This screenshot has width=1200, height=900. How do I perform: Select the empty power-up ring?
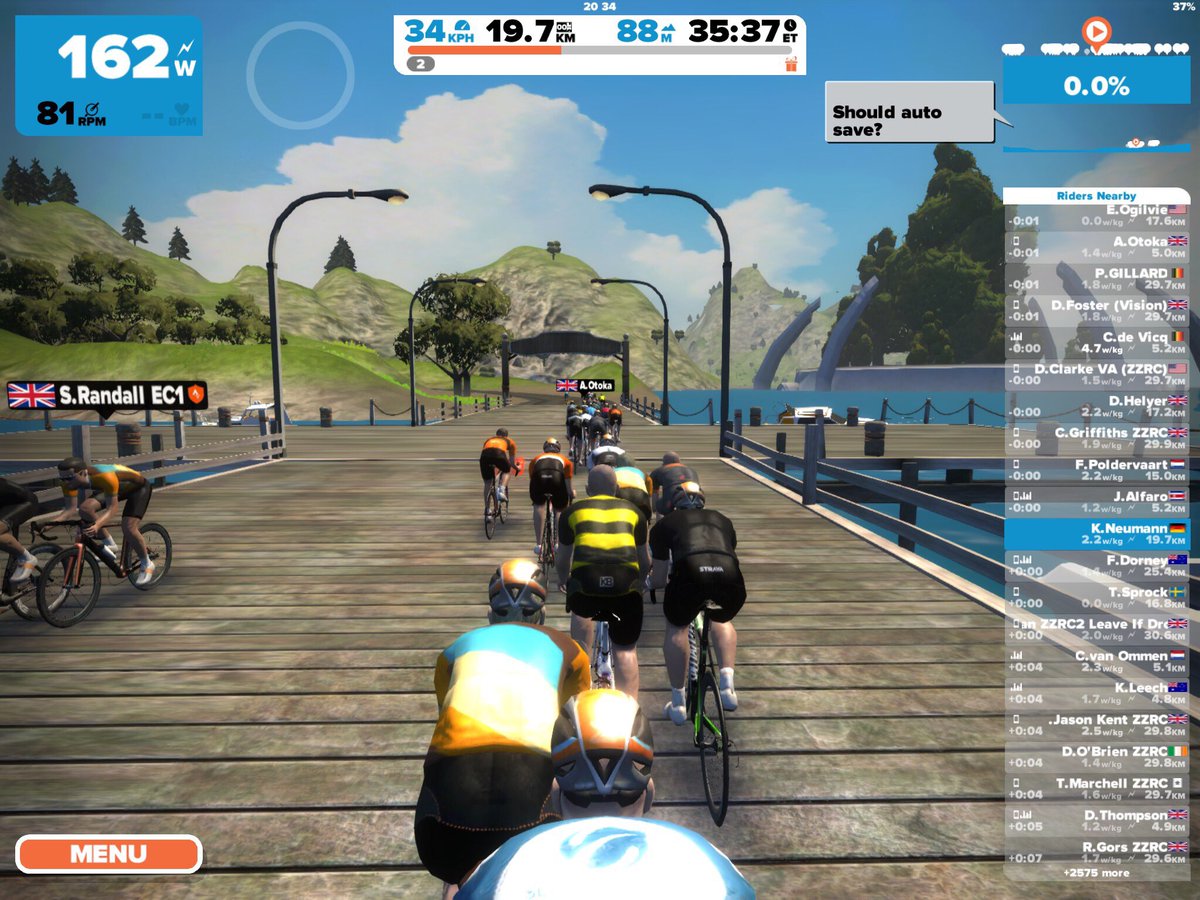pos(300,75)
